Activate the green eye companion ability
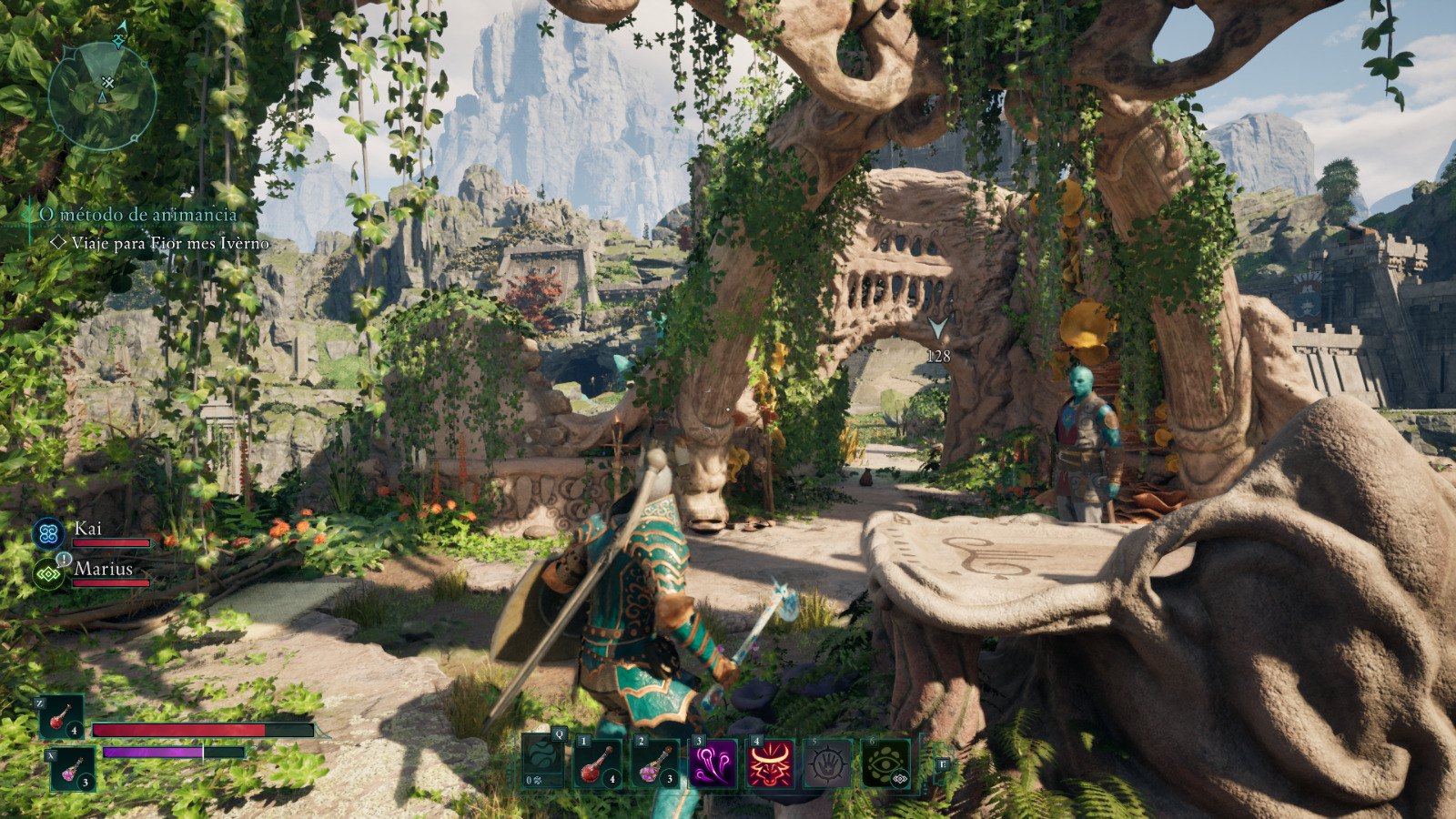This screenshot has width=1456, height=819. 885,763
